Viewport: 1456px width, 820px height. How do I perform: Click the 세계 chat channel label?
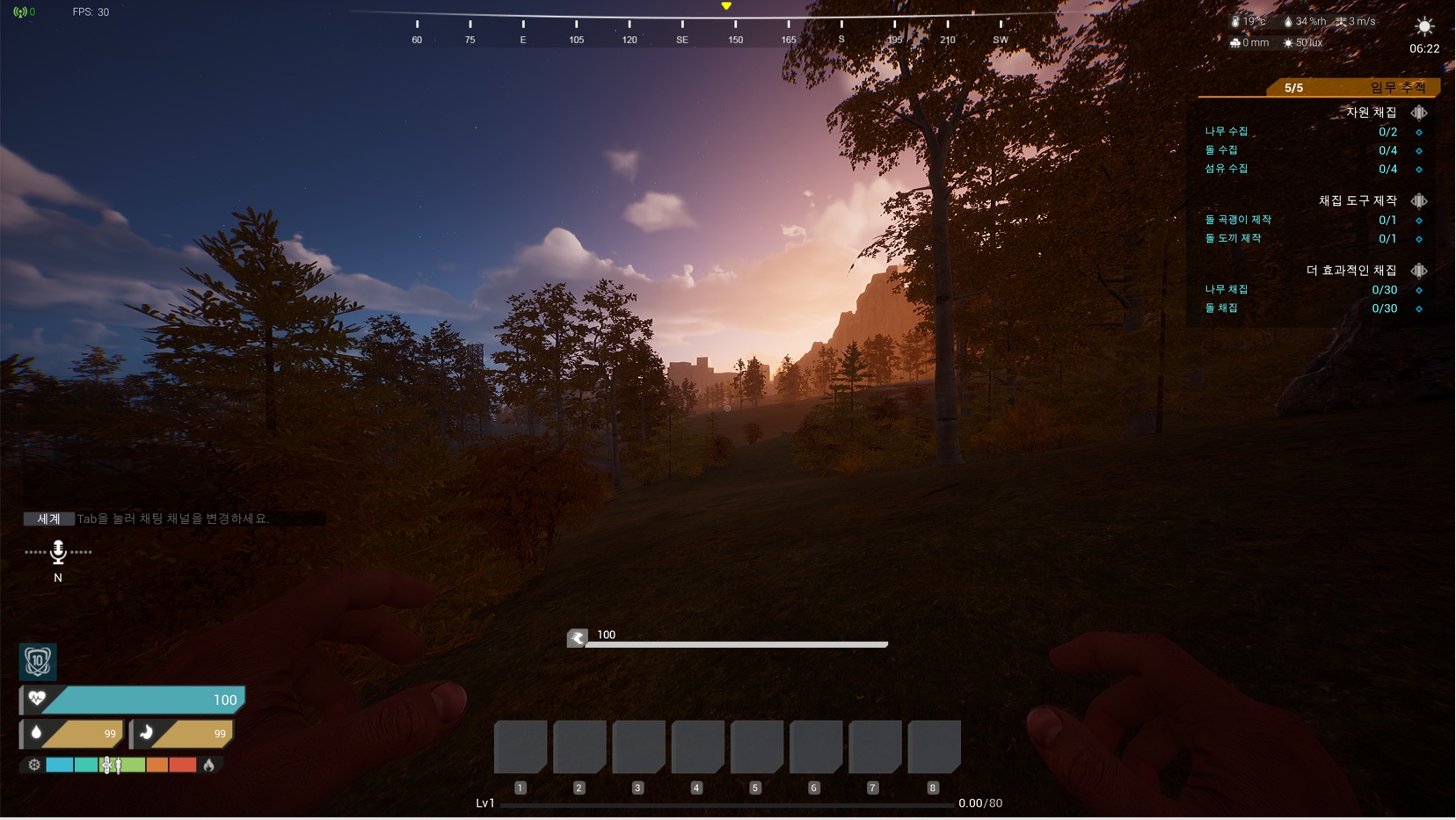coord(48,519)
